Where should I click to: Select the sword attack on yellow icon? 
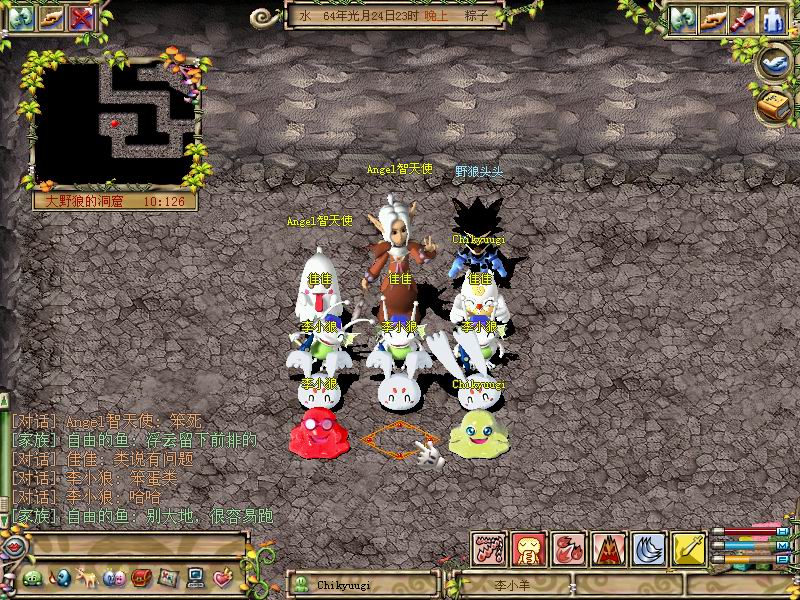tap(689, 548)
